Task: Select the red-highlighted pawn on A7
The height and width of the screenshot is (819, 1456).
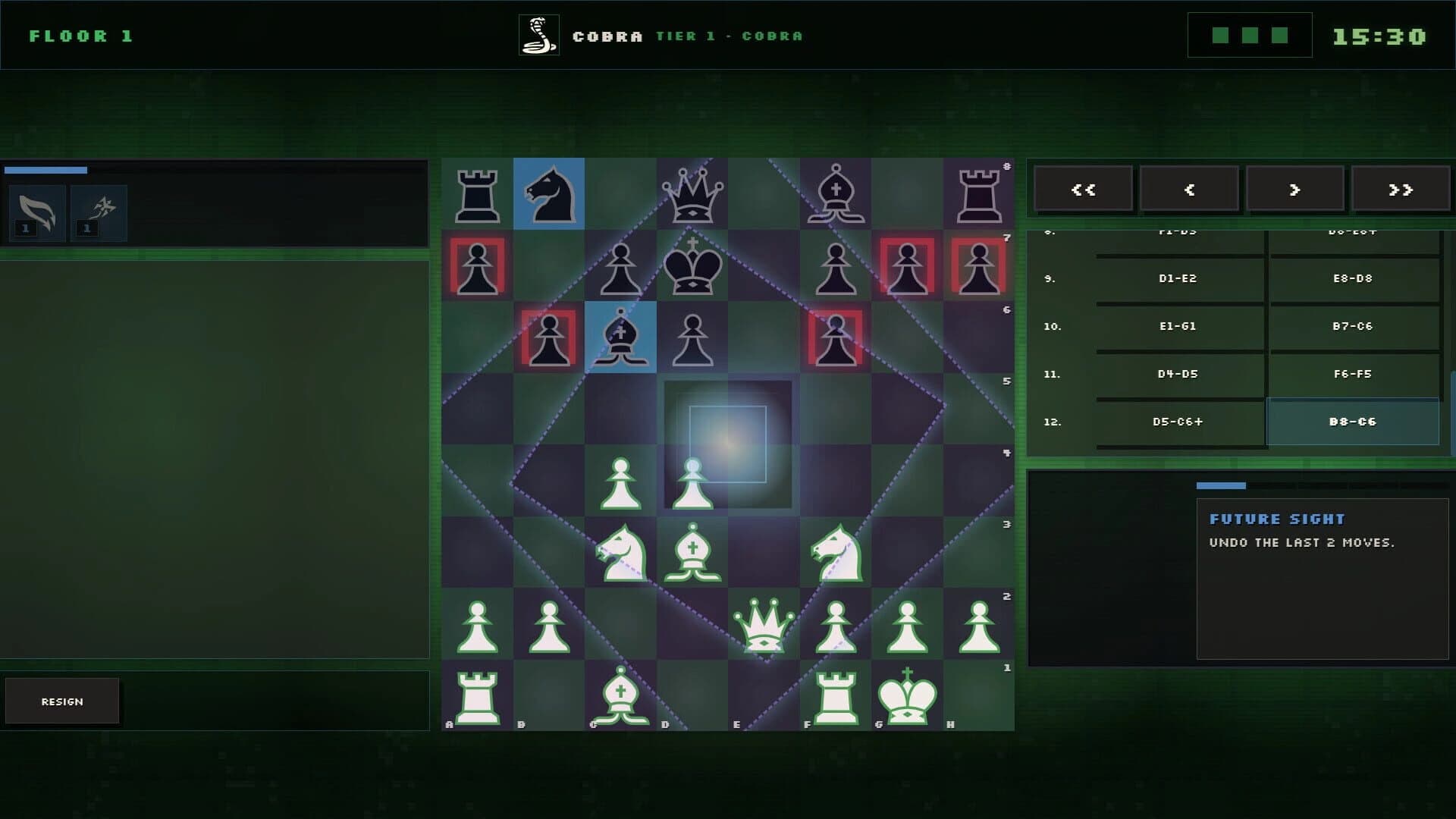Action: tap(478, 265)
